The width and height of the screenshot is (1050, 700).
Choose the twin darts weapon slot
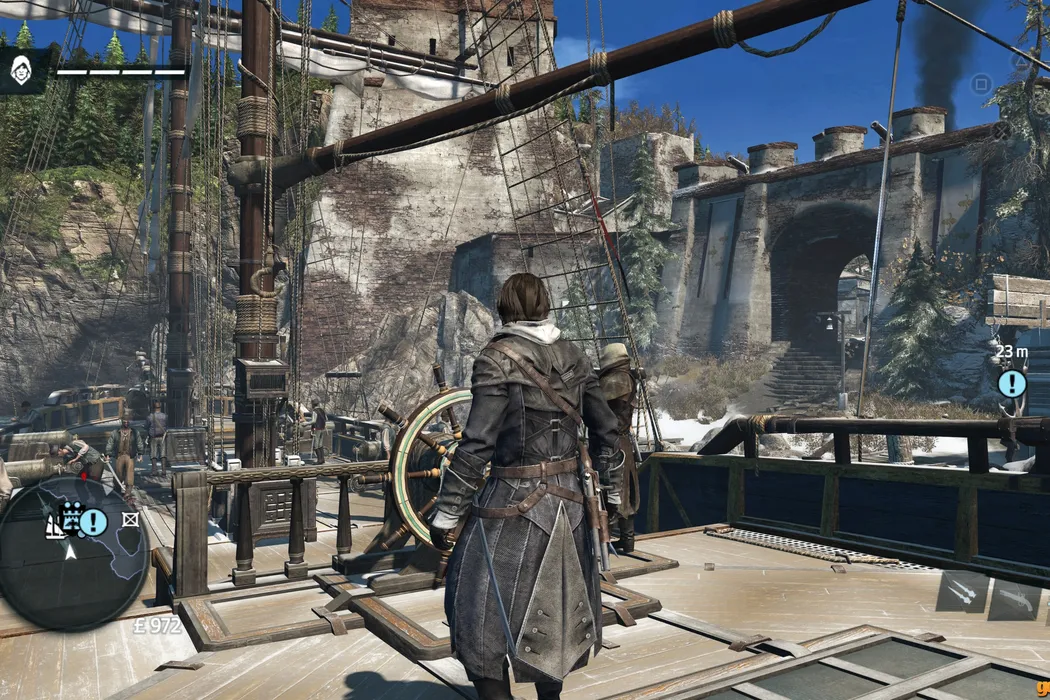coord(961,591)
